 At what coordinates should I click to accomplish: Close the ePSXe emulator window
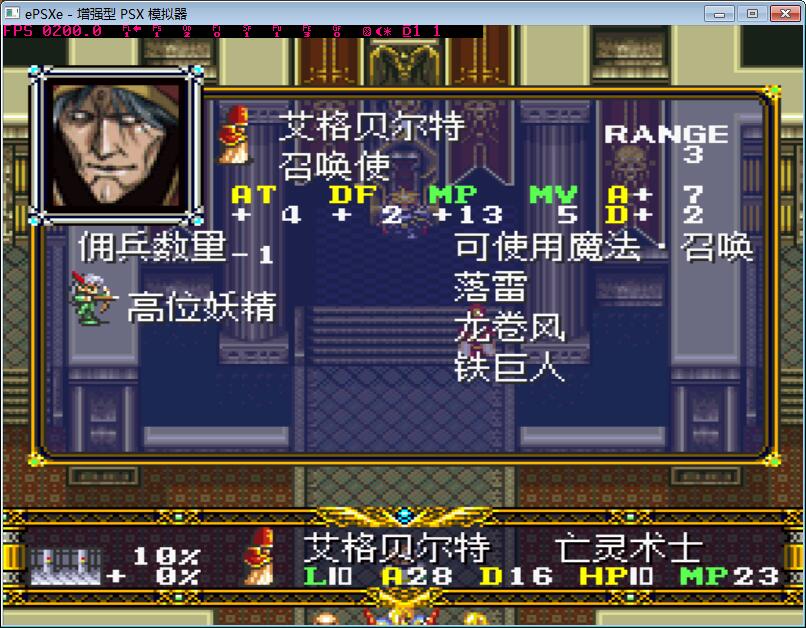[783, 13]
